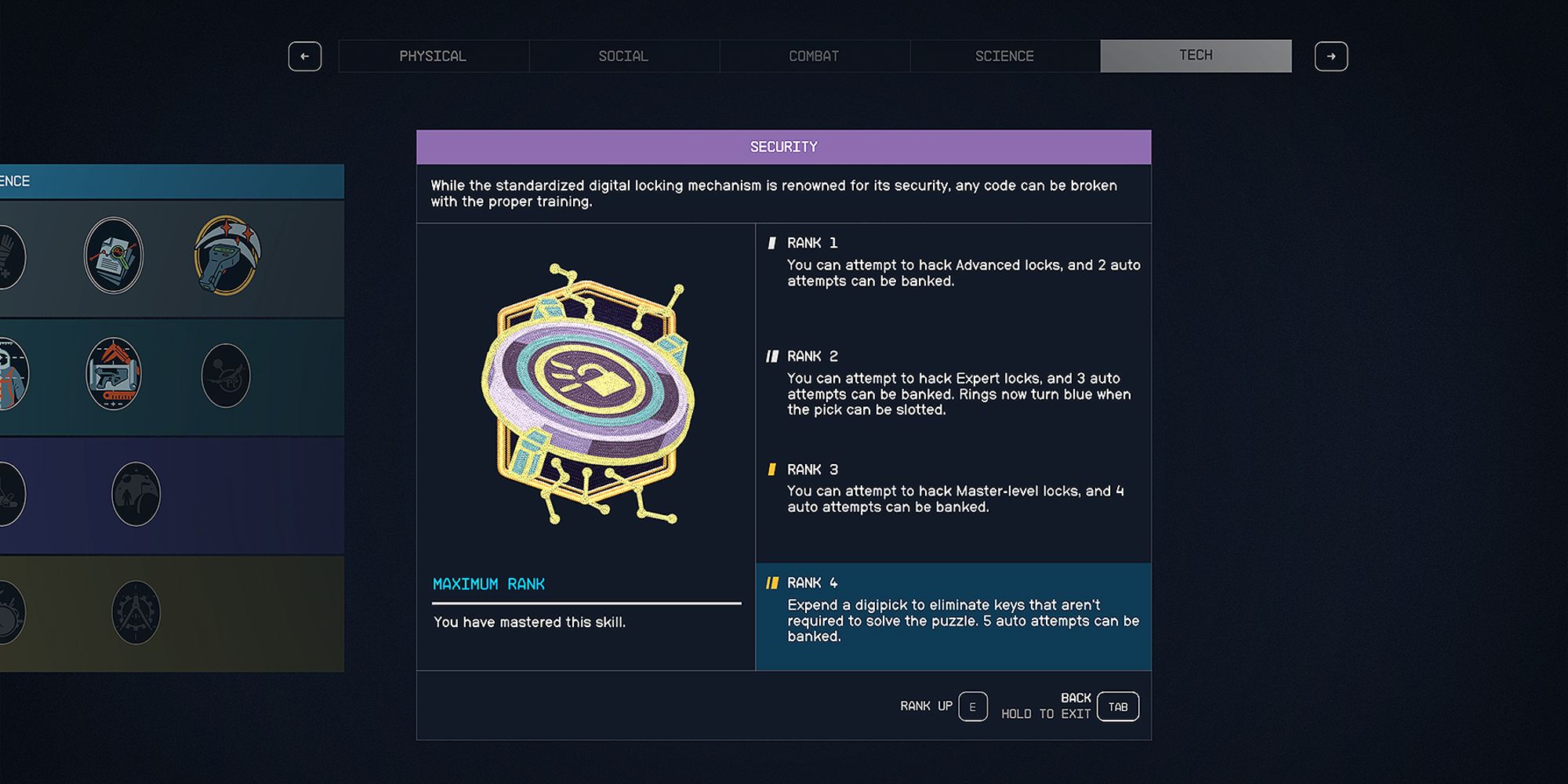Select the Weapon Engineering blueprint icon
The width and height of the screenshot is (1568, 784).
[x=114, y=376]
